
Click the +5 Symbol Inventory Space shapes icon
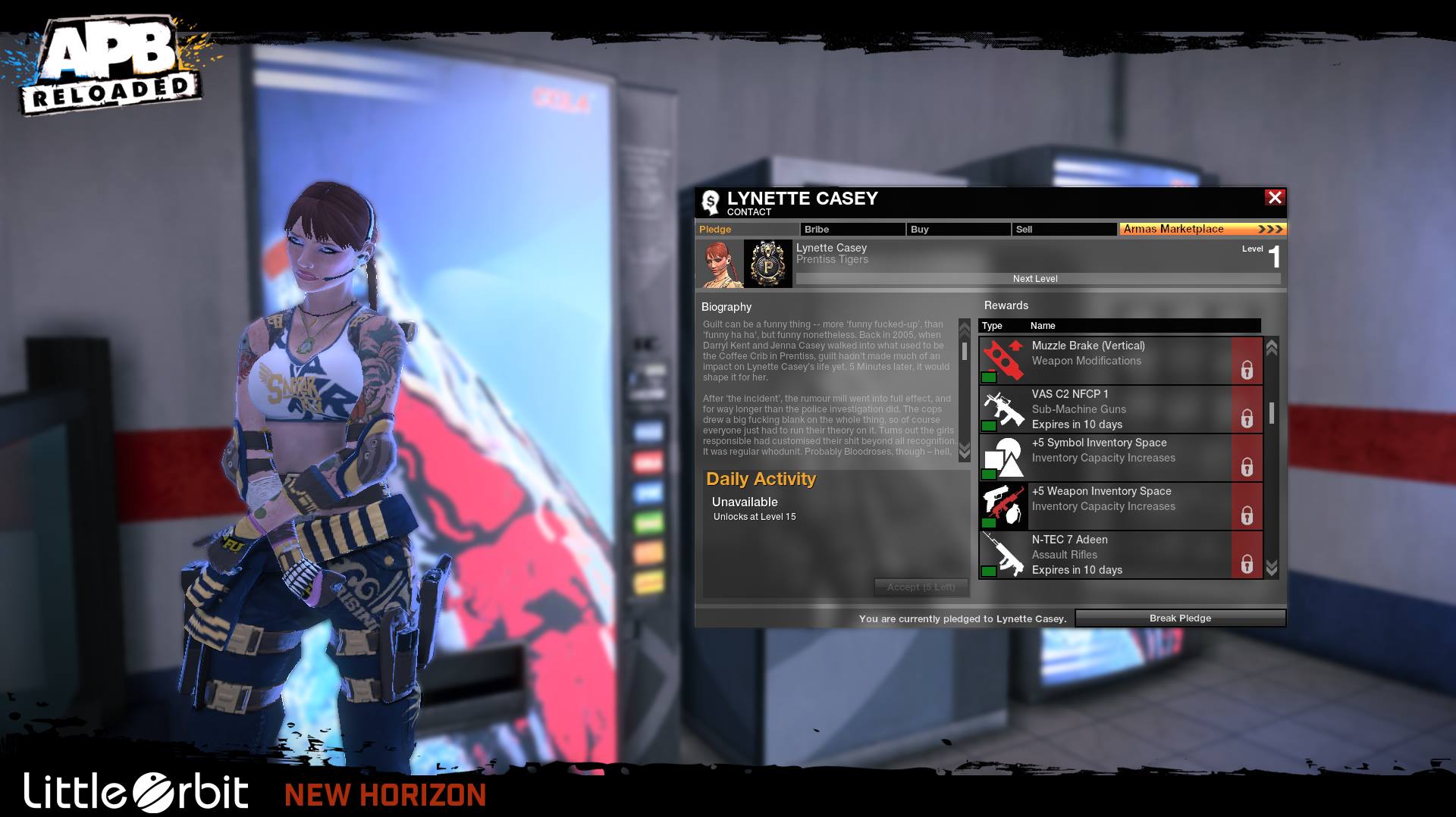coord(1003,457)
